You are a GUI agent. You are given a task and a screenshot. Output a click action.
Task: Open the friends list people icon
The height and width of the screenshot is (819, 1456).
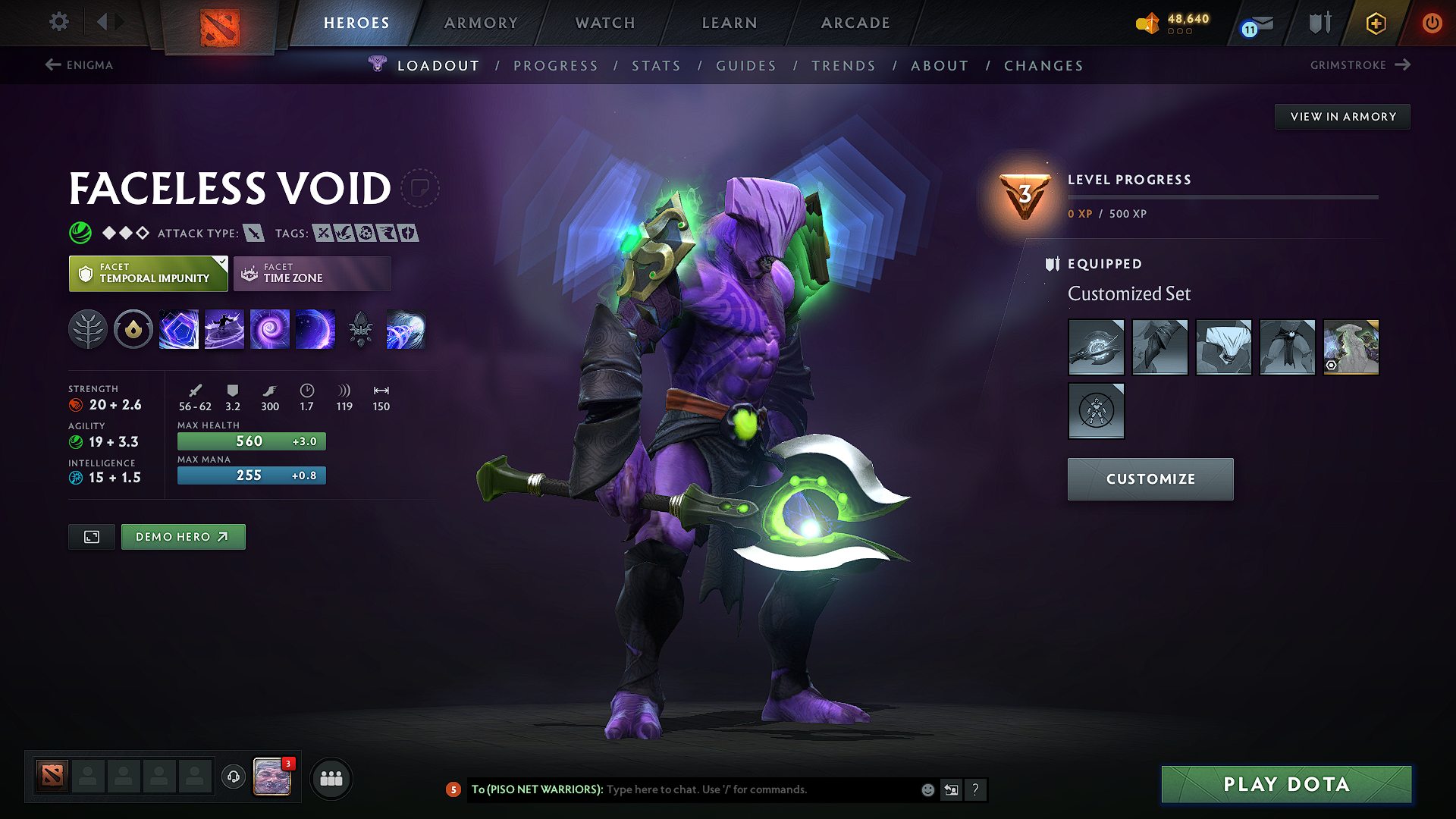(331, 778)
